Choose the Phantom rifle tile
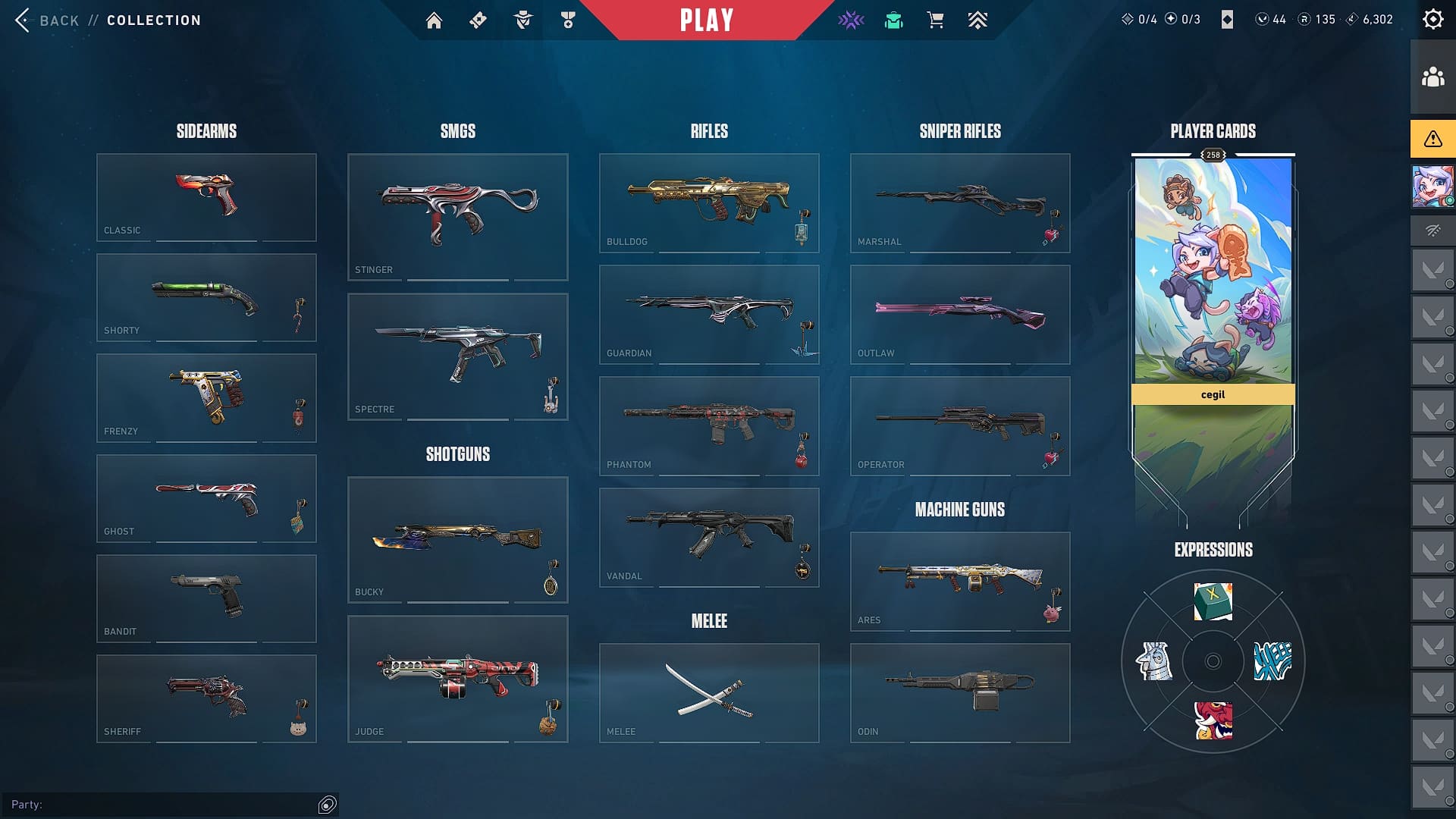This screenshot has width=1456, height=819. pos(708,425)
